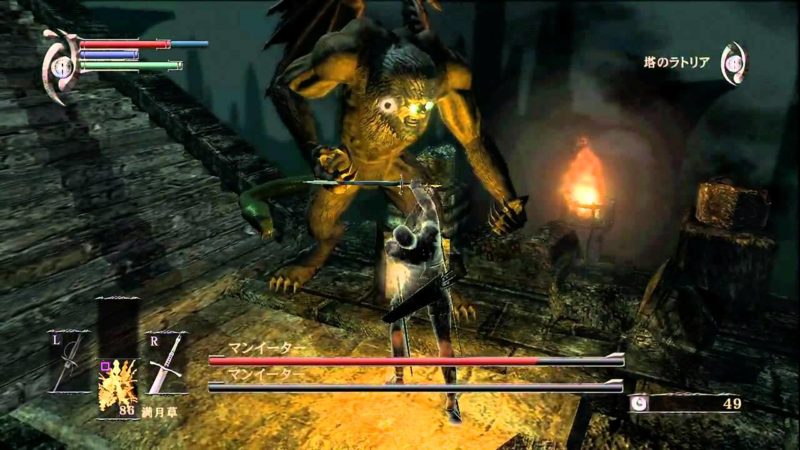Select the left-hand weapon slot marked L
This screenshot has width=800, height=450.
click(69, 364)
